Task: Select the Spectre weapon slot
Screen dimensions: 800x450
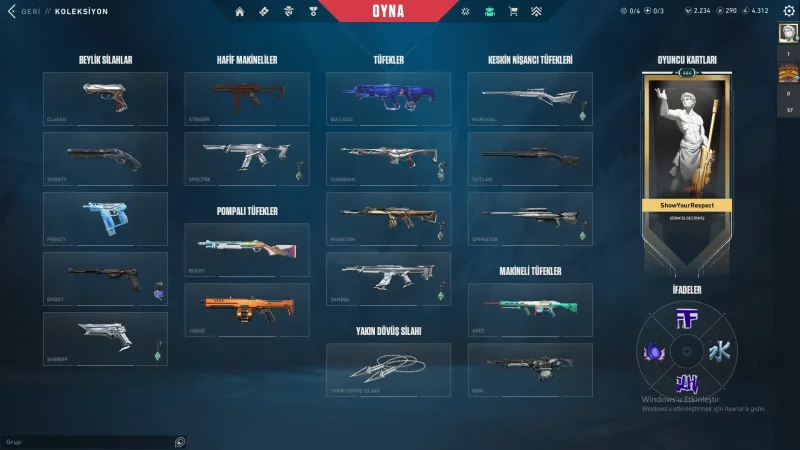Action: tap(247, 158)
